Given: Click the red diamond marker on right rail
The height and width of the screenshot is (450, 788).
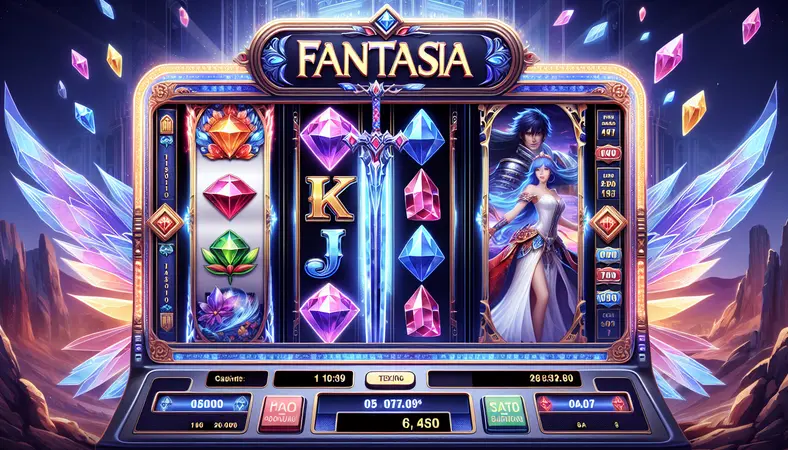Looking at the screenshot, I should click(607, 228).
